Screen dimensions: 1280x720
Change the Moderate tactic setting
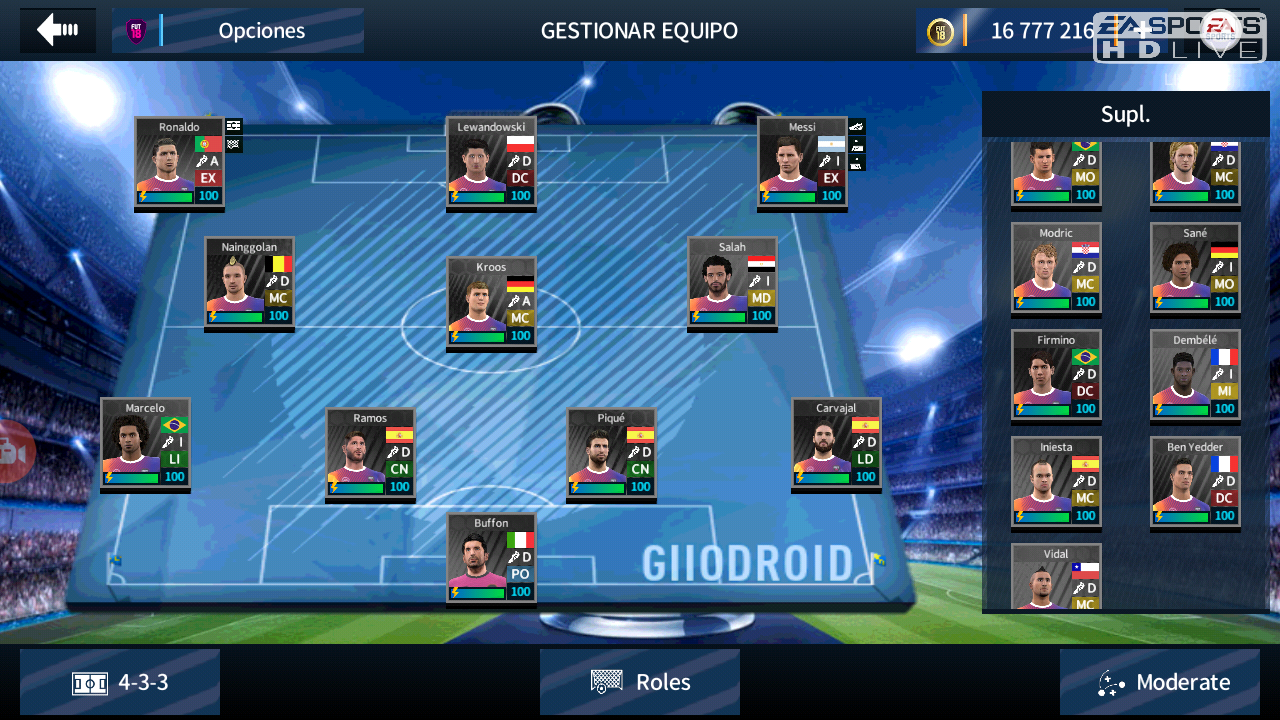click(x=1160, y=682)
